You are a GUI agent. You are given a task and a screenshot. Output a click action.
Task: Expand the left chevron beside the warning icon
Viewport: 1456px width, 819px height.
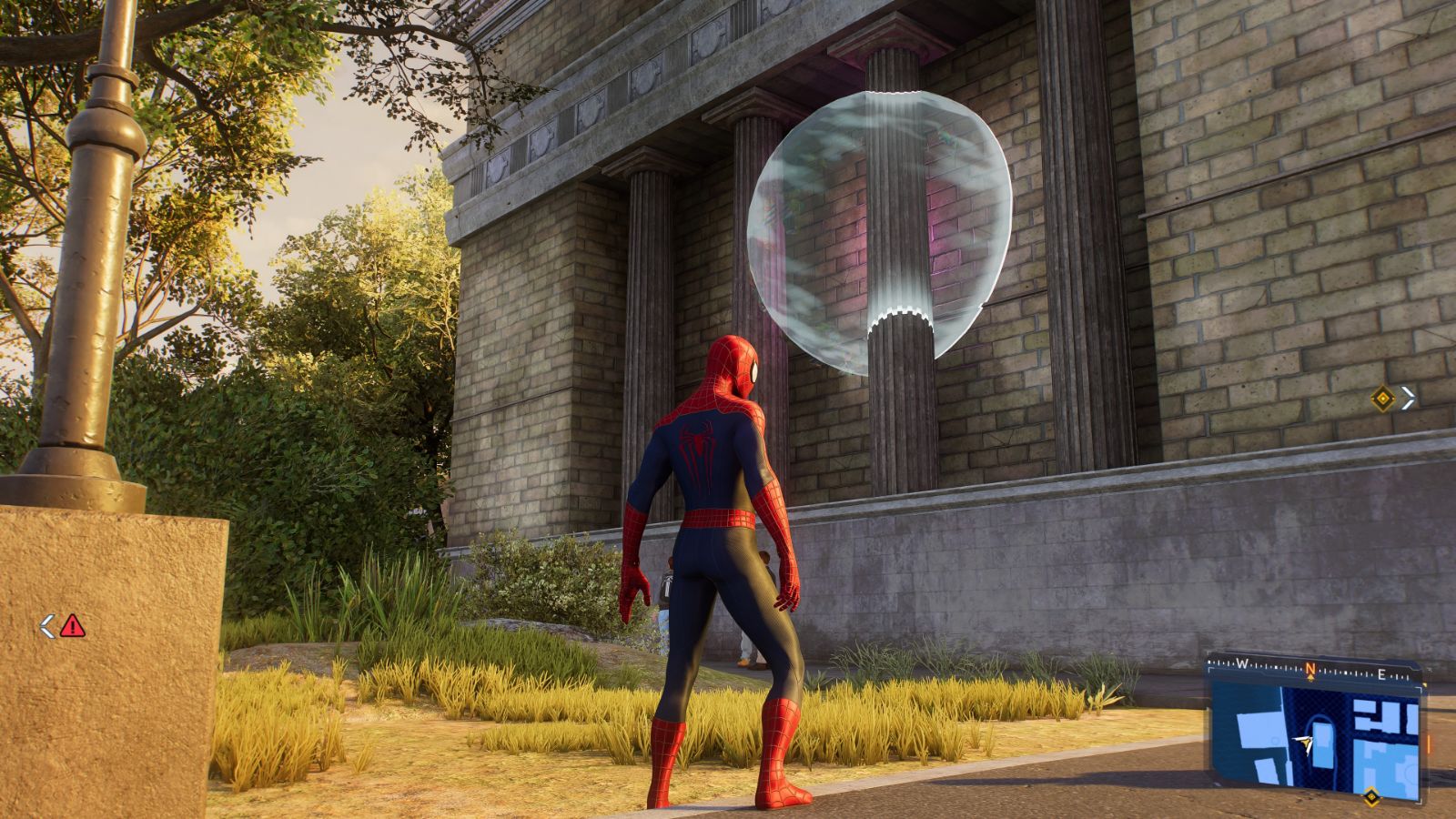coord(46,626)
